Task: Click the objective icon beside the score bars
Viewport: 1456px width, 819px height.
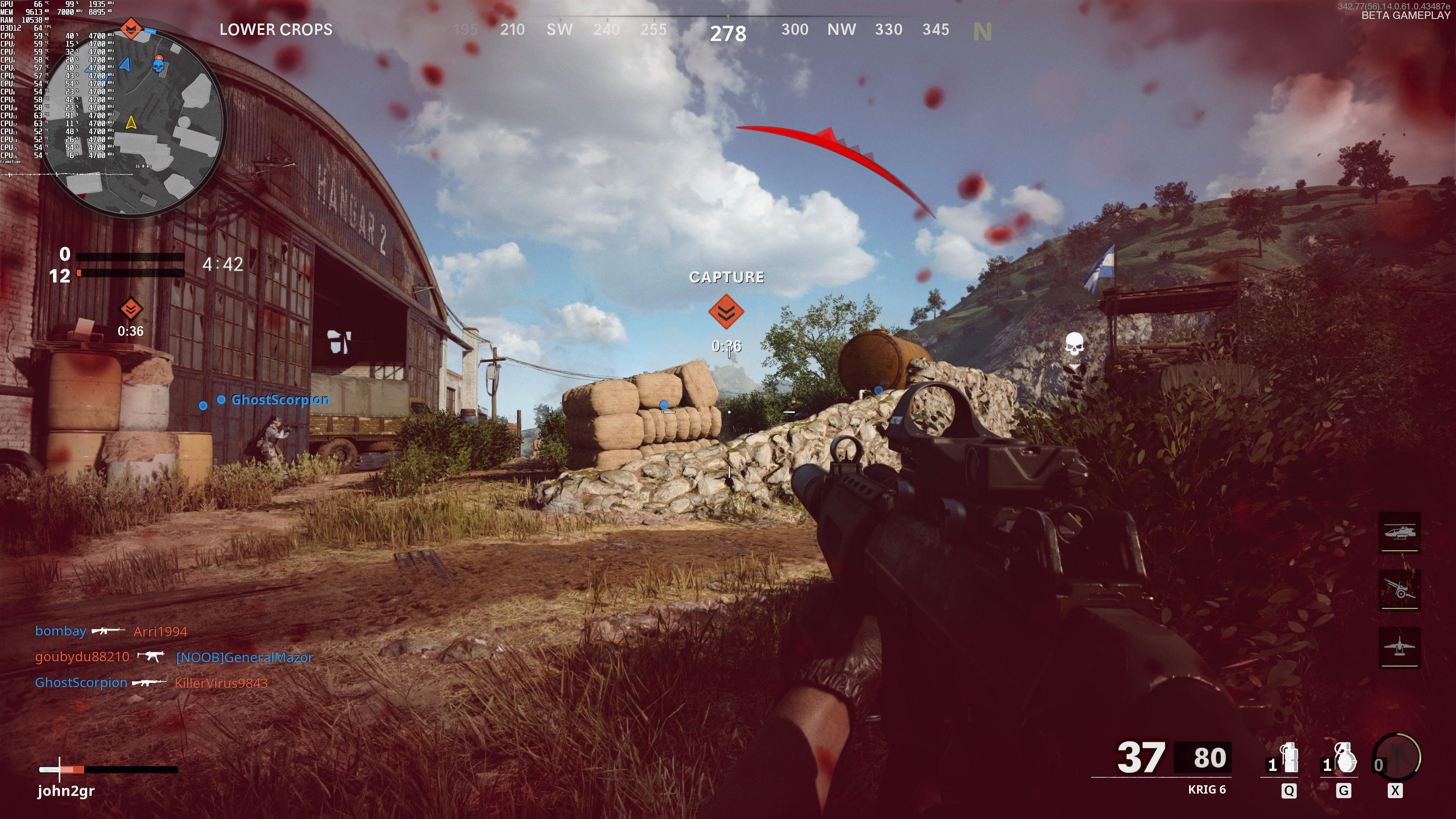Action: tap(130, 309)
